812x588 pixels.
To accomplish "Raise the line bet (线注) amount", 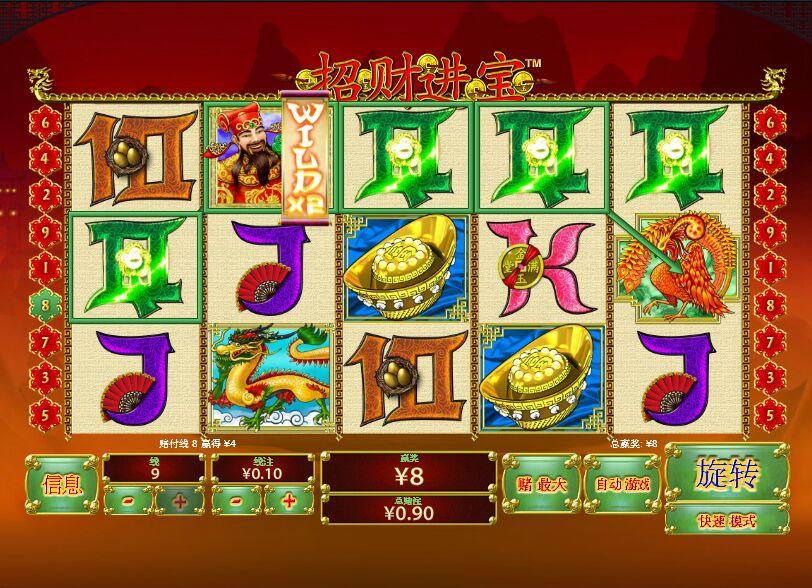I will coord(288,500).
